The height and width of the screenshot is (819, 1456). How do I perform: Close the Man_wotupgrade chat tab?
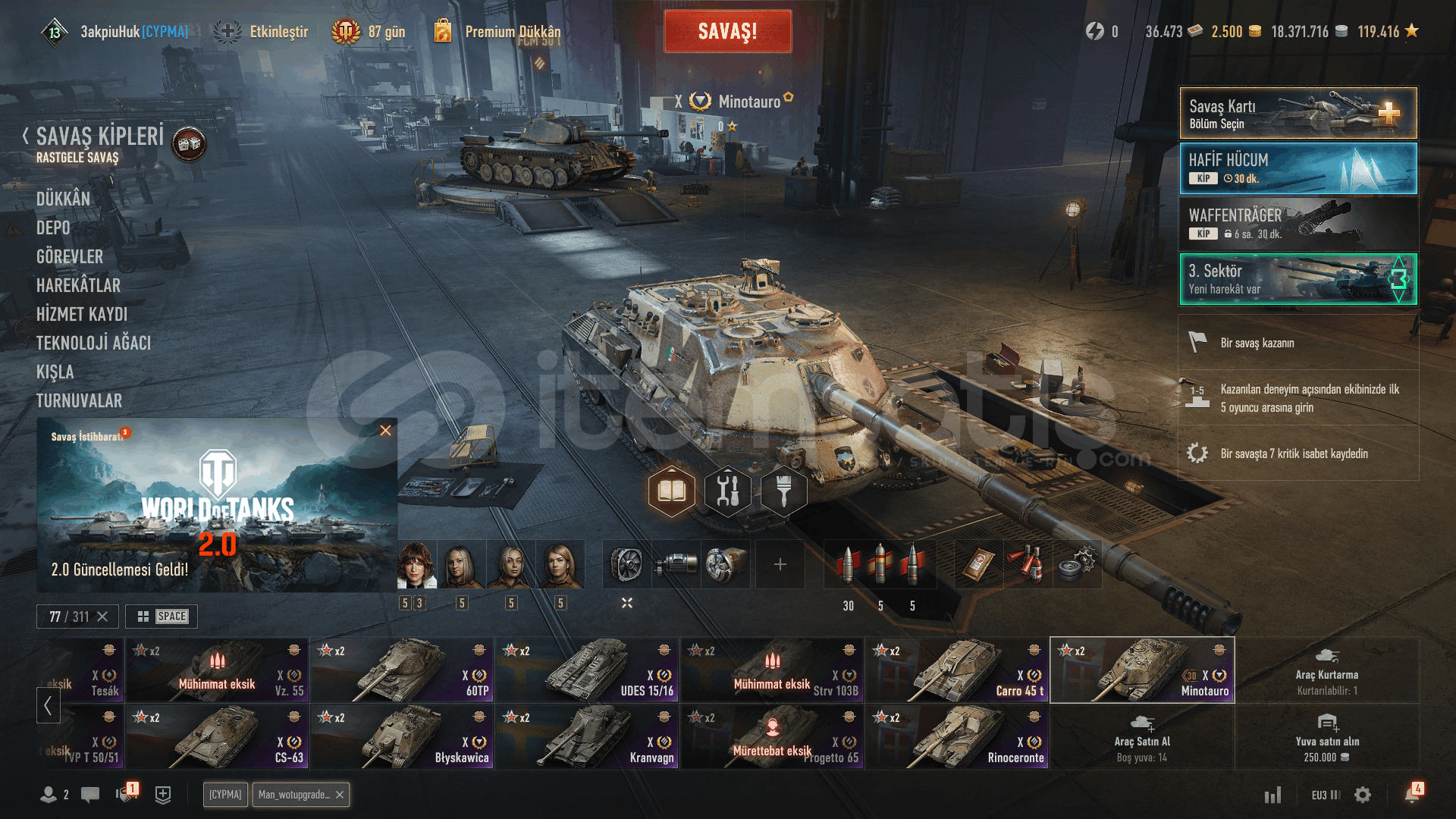pyautogui.click(x=340, y=795)
